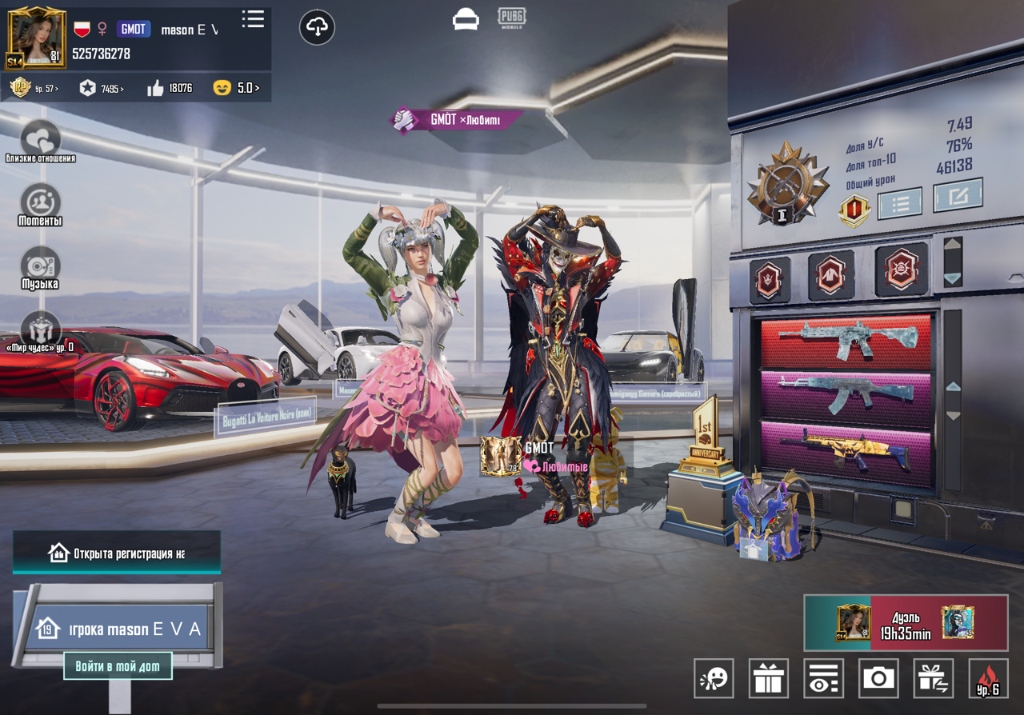Screen dimensions: 1024x715
Task: Open the Дуэль challenge banner
Action: tap(905, 622)
